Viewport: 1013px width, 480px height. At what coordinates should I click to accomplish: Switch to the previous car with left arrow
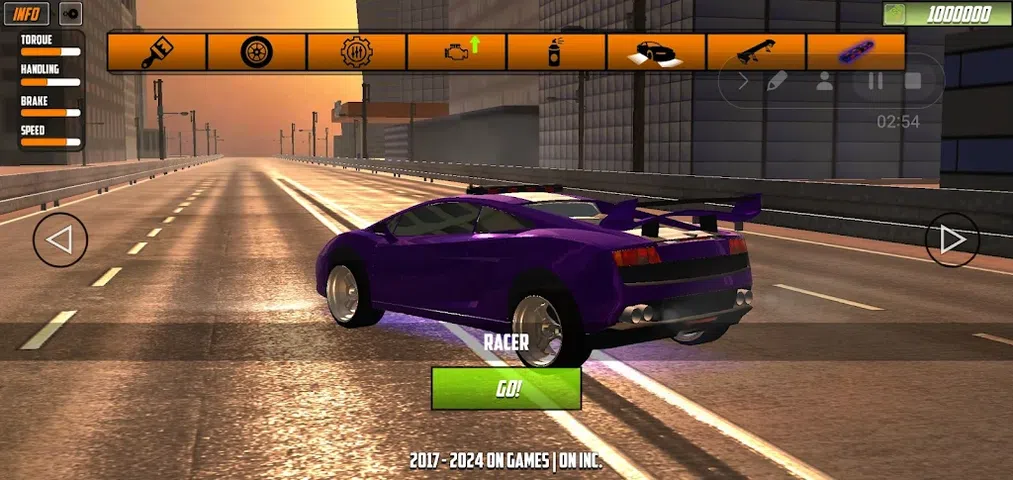[x=60, y=240]
